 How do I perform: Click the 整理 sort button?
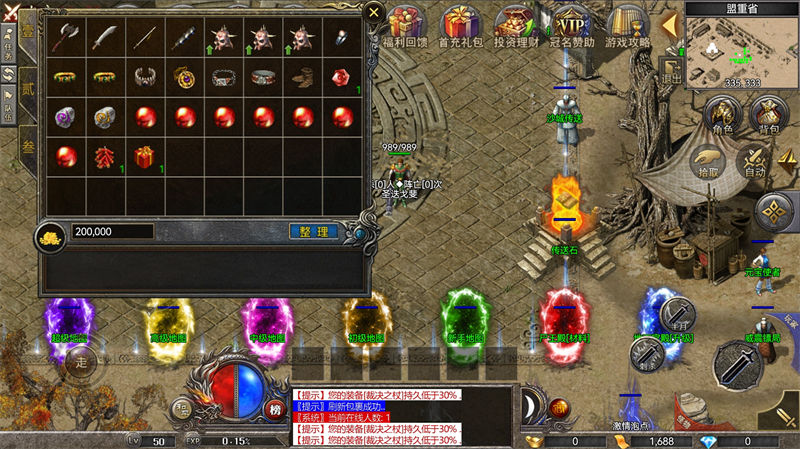[313, 231]
